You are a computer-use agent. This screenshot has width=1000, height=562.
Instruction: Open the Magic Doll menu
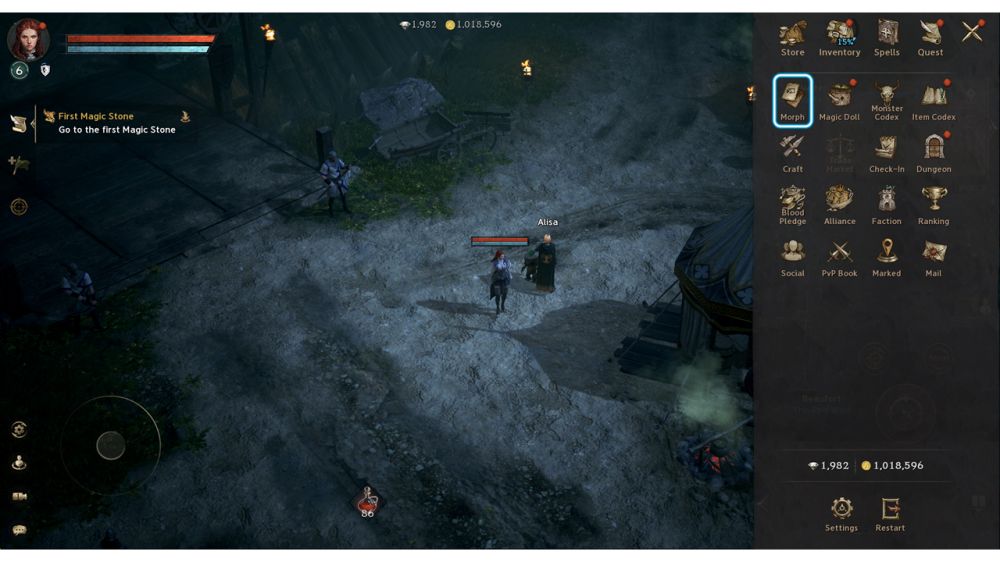(x=839, y=100)
